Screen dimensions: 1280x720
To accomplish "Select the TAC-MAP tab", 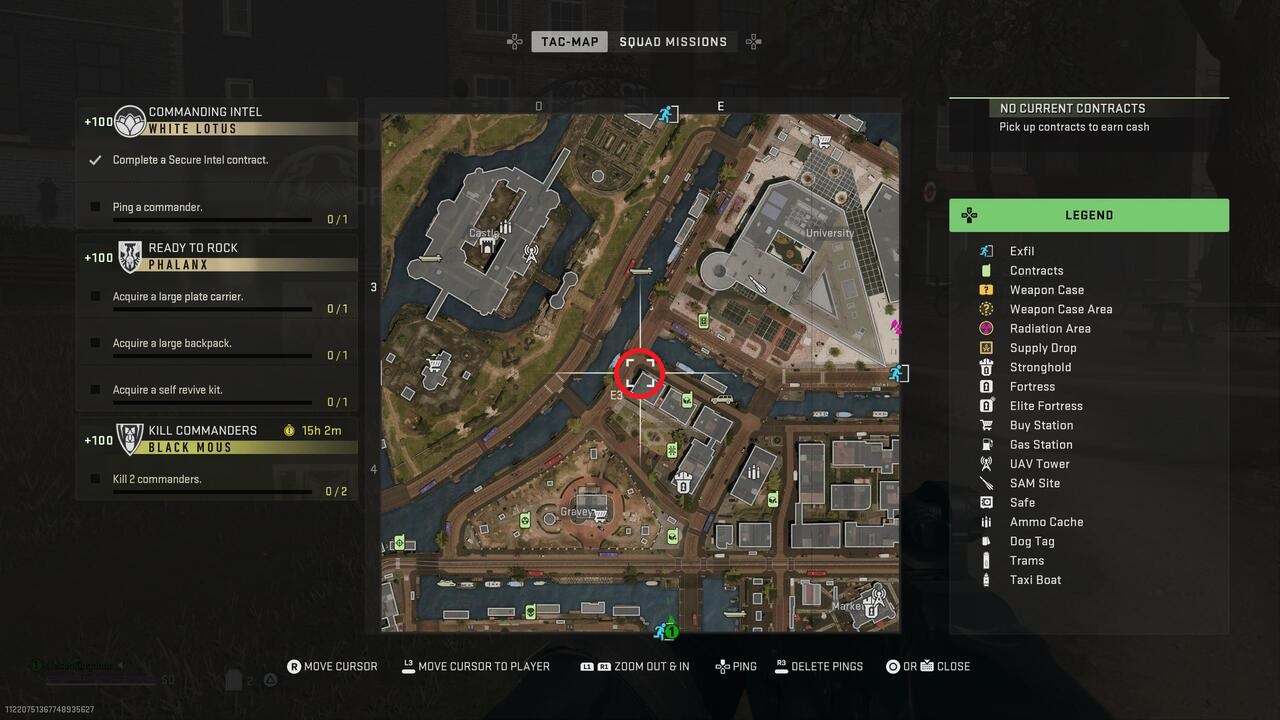I will pyautogui.click(x=568, y=41).
